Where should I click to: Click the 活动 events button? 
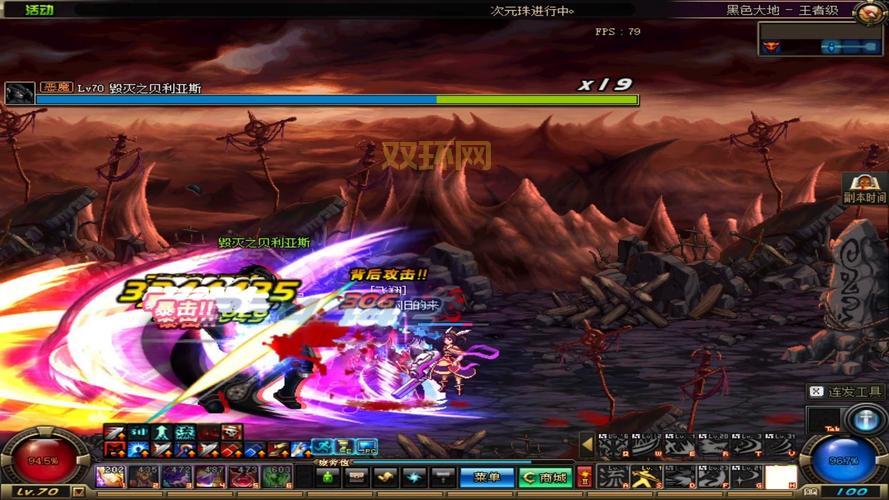[39, 10]
